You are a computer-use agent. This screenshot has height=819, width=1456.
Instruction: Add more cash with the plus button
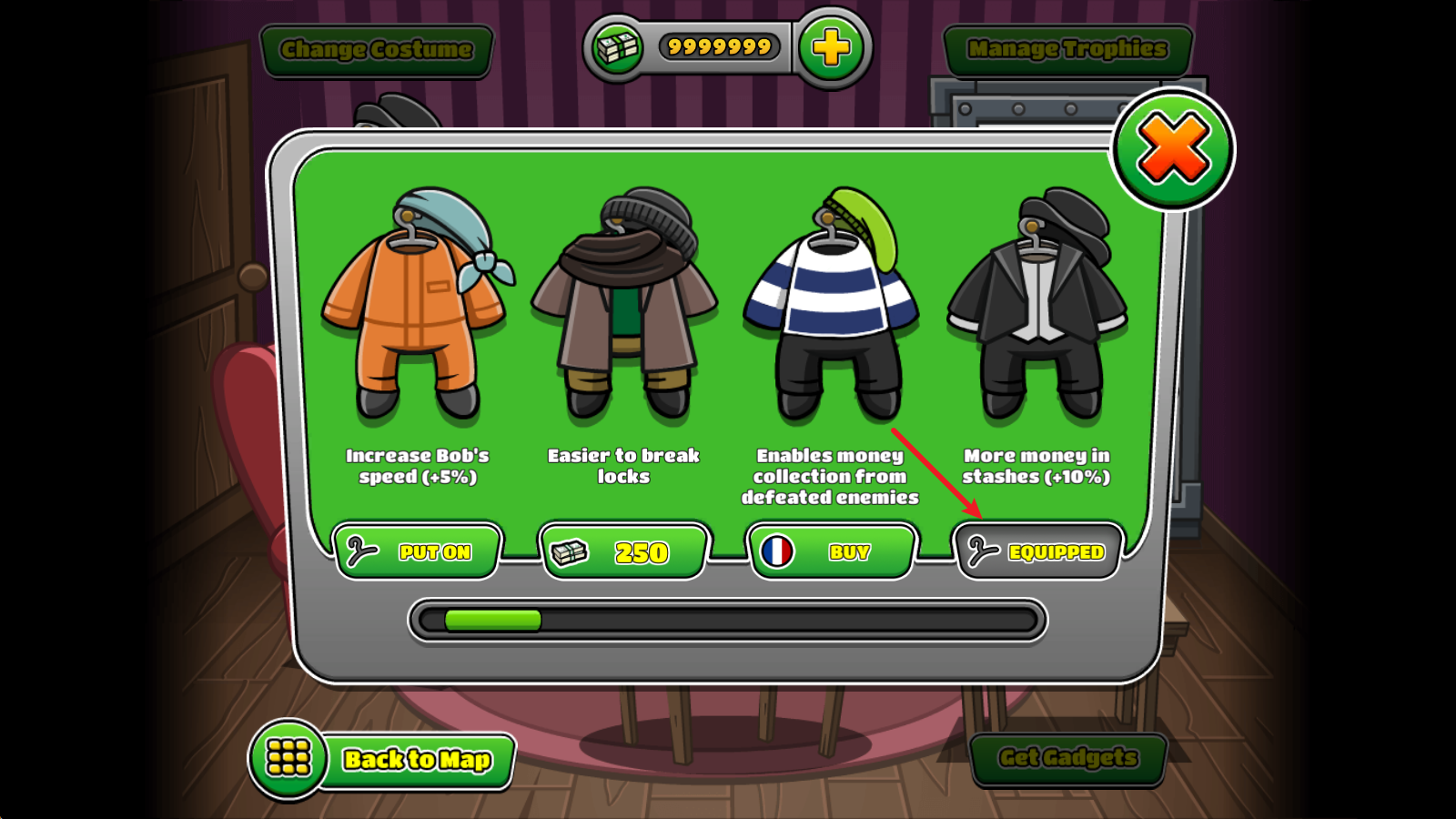click(x=831, y=47)
